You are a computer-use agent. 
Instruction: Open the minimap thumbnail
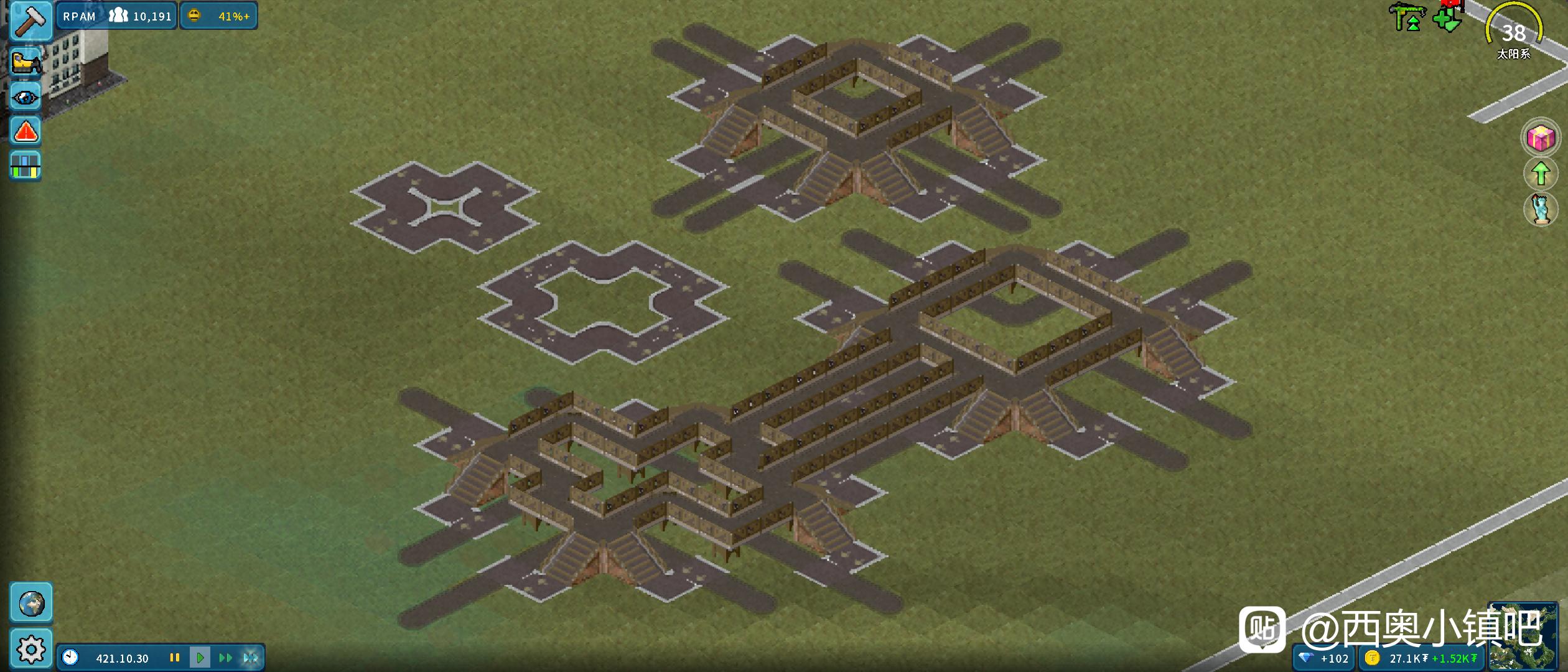[x=1522, y=636]
